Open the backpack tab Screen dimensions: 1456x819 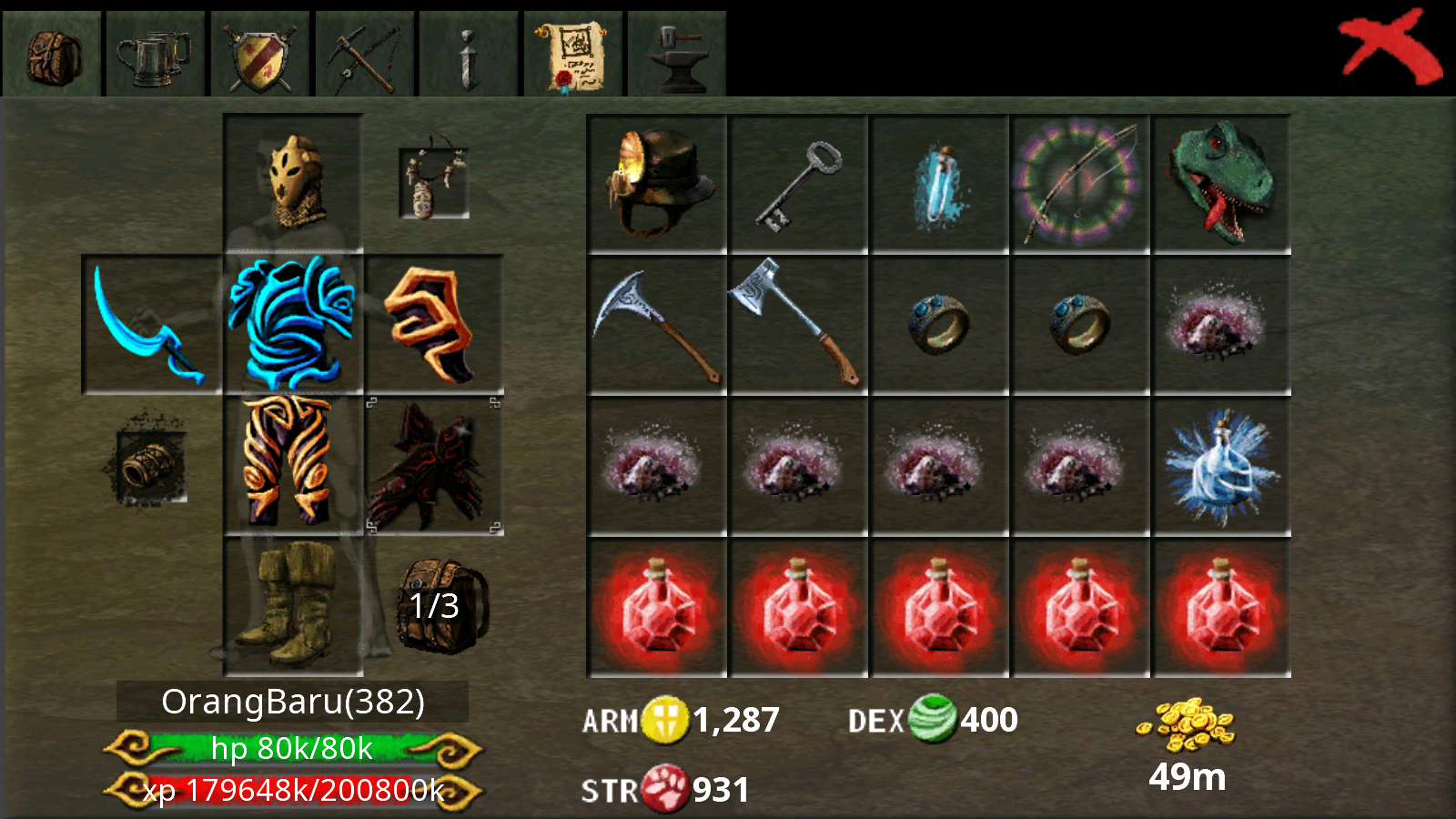(52, 50)
